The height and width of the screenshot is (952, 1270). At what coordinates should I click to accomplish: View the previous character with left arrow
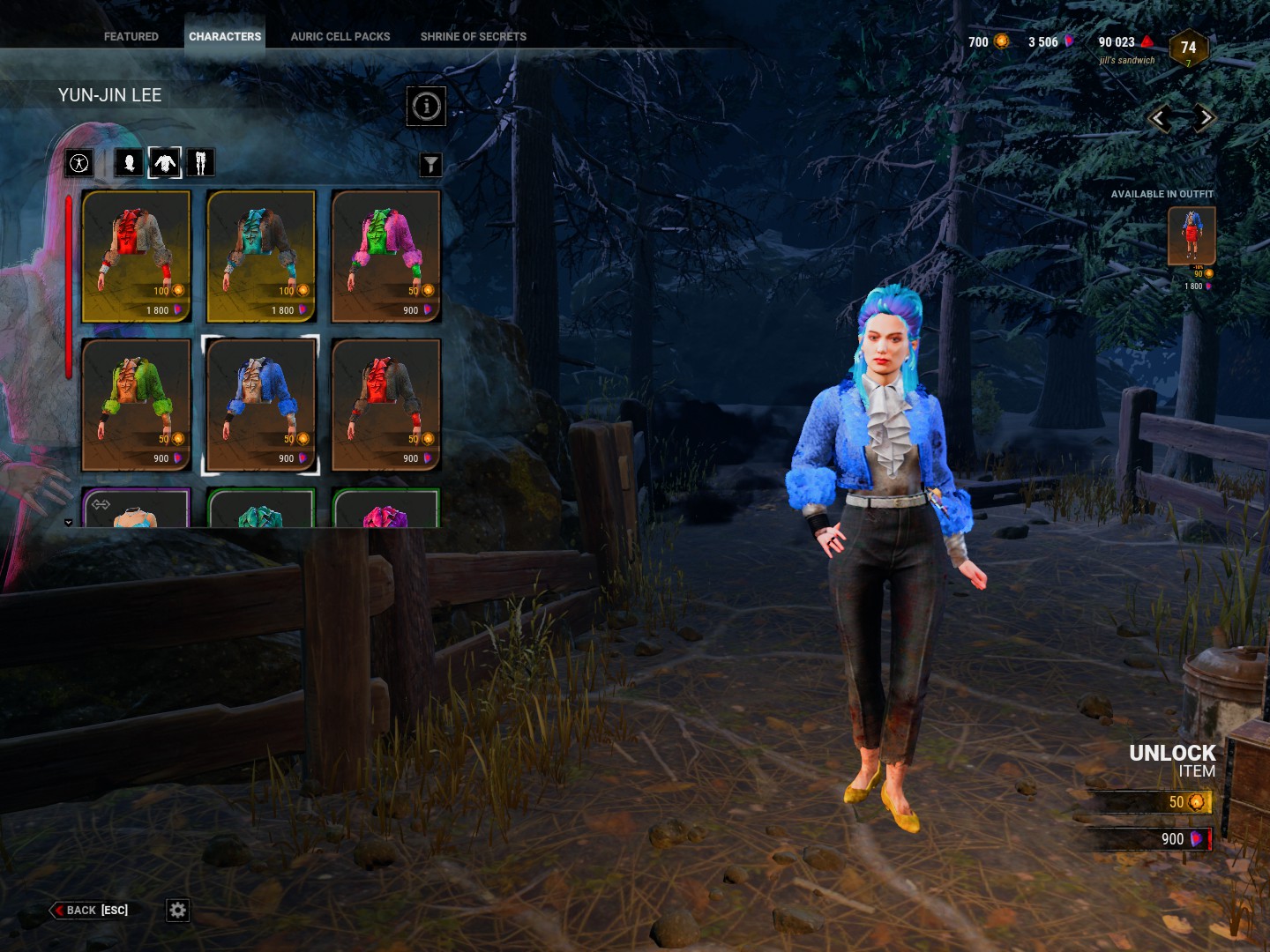pos(1159,118)
